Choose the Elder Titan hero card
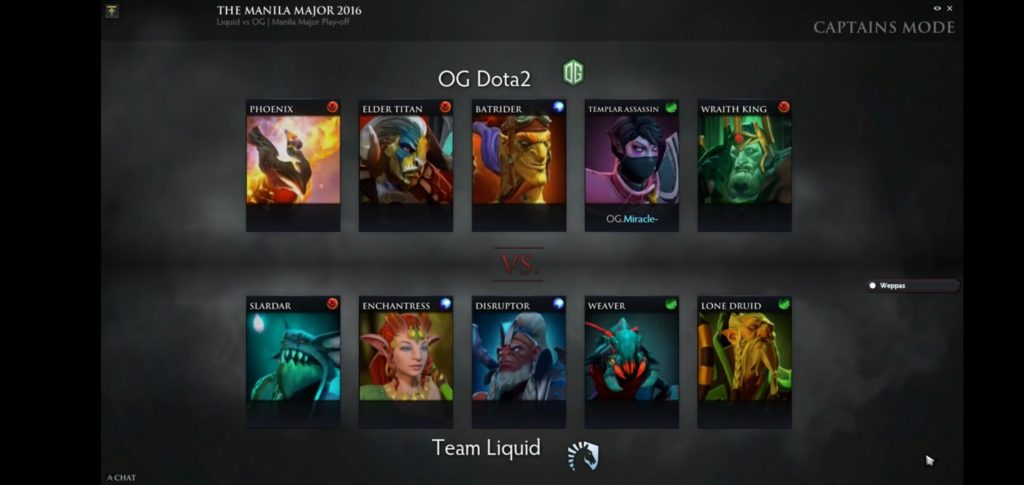Image resolution: width=1024 pixels, height=485 pixels. (x=406, y=160)
